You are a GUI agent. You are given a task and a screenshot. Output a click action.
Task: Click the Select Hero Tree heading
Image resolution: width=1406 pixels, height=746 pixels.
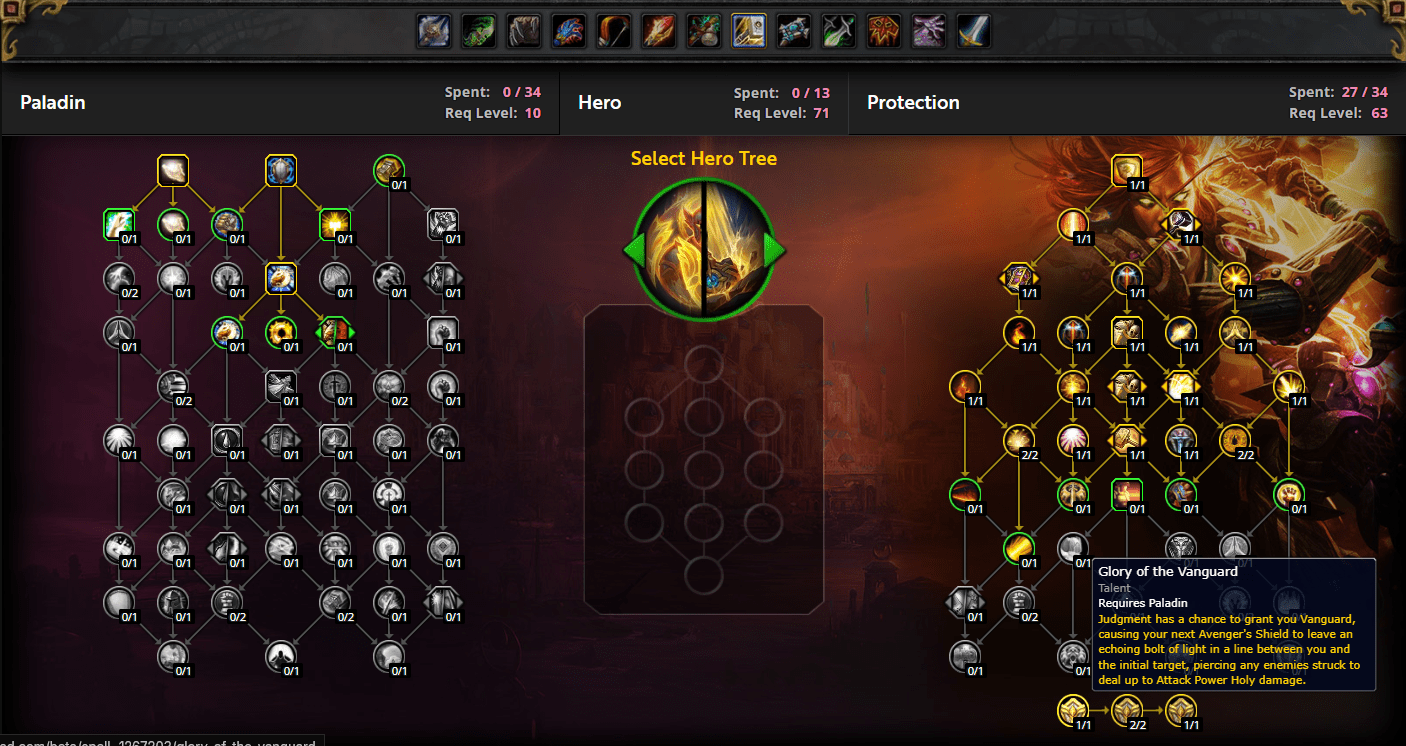pyautogui.click(x=702, y=158)
